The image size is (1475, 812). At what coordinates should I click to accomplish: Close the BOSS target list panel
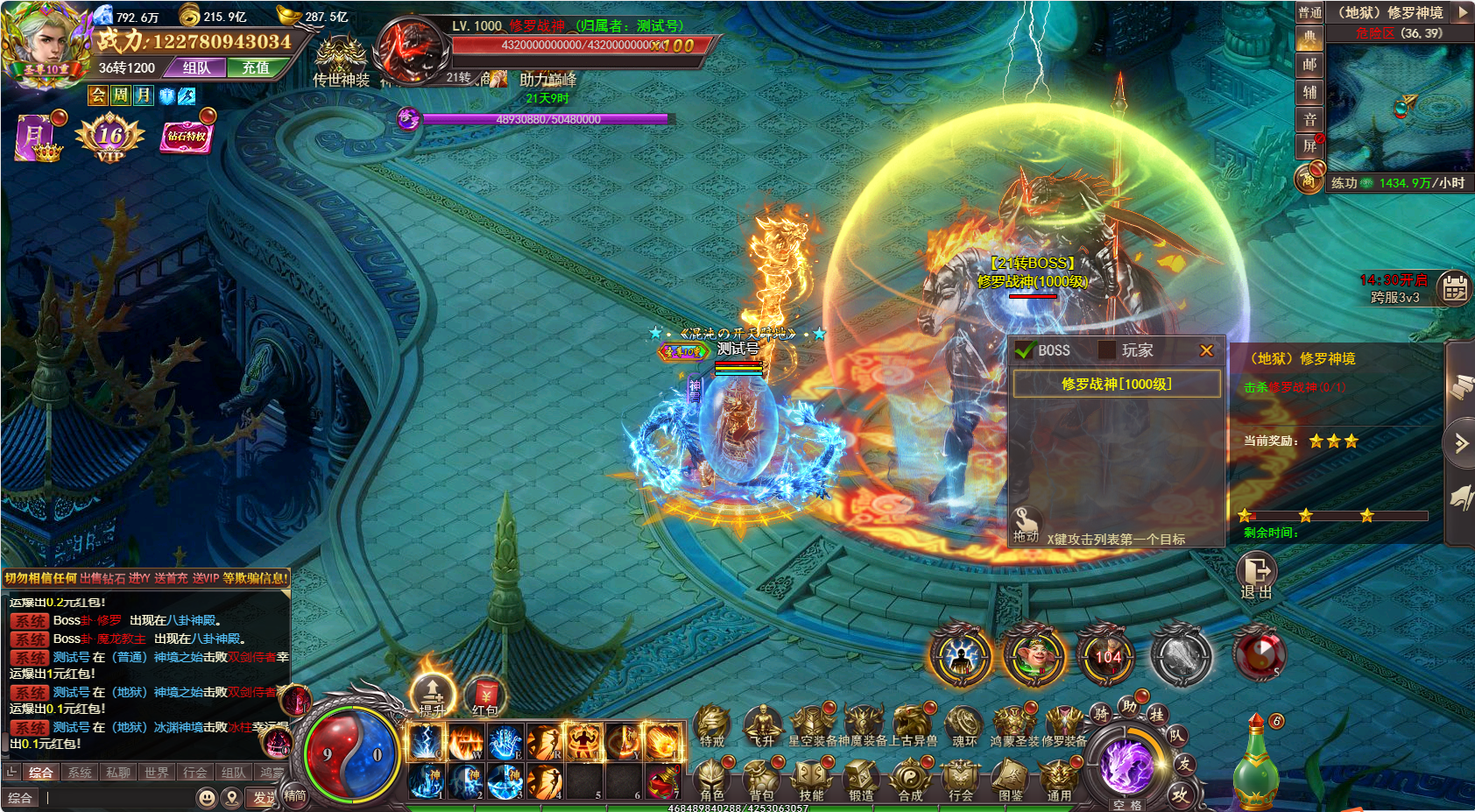(1206, 350)
